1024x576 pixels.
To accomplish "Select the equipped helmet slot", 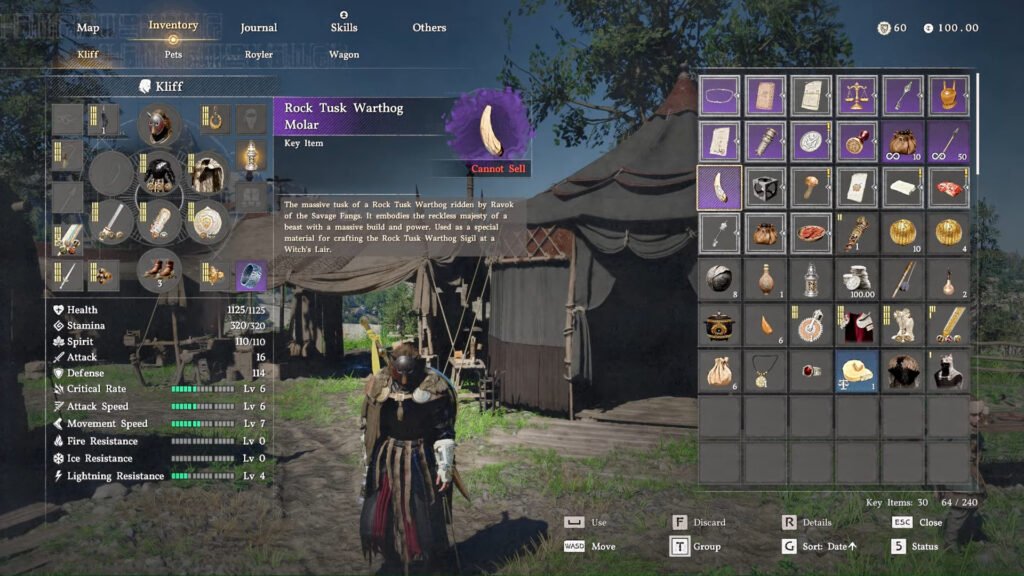I will (158, 124).
